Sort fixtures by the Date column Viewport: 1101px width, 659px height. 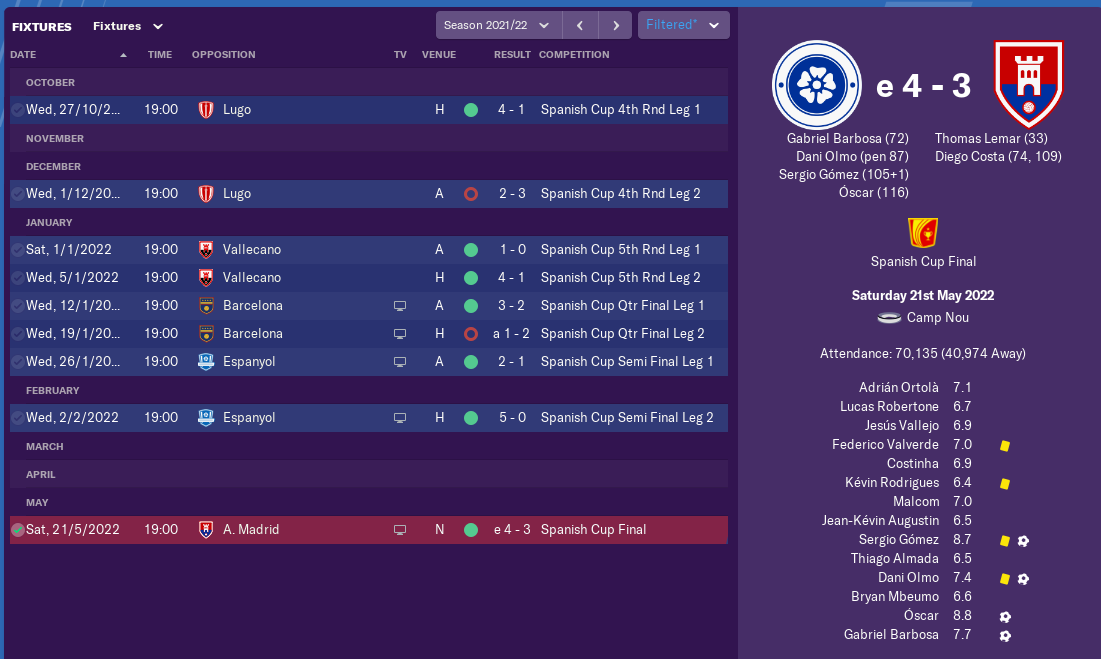point(24,55)
